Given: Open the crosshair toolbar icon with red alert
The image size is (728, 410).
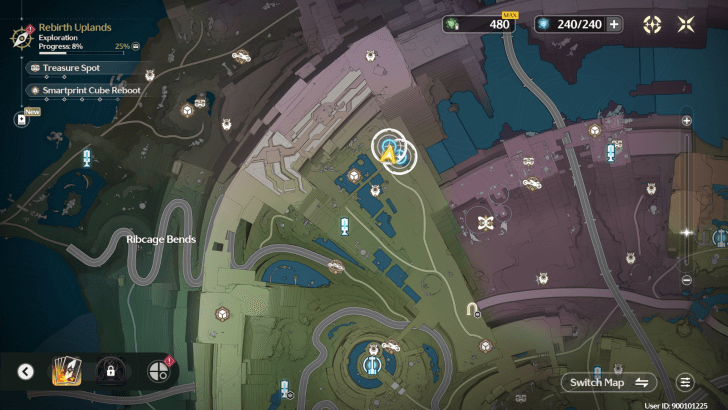Looking at the screenshot, I should point(156,372).
